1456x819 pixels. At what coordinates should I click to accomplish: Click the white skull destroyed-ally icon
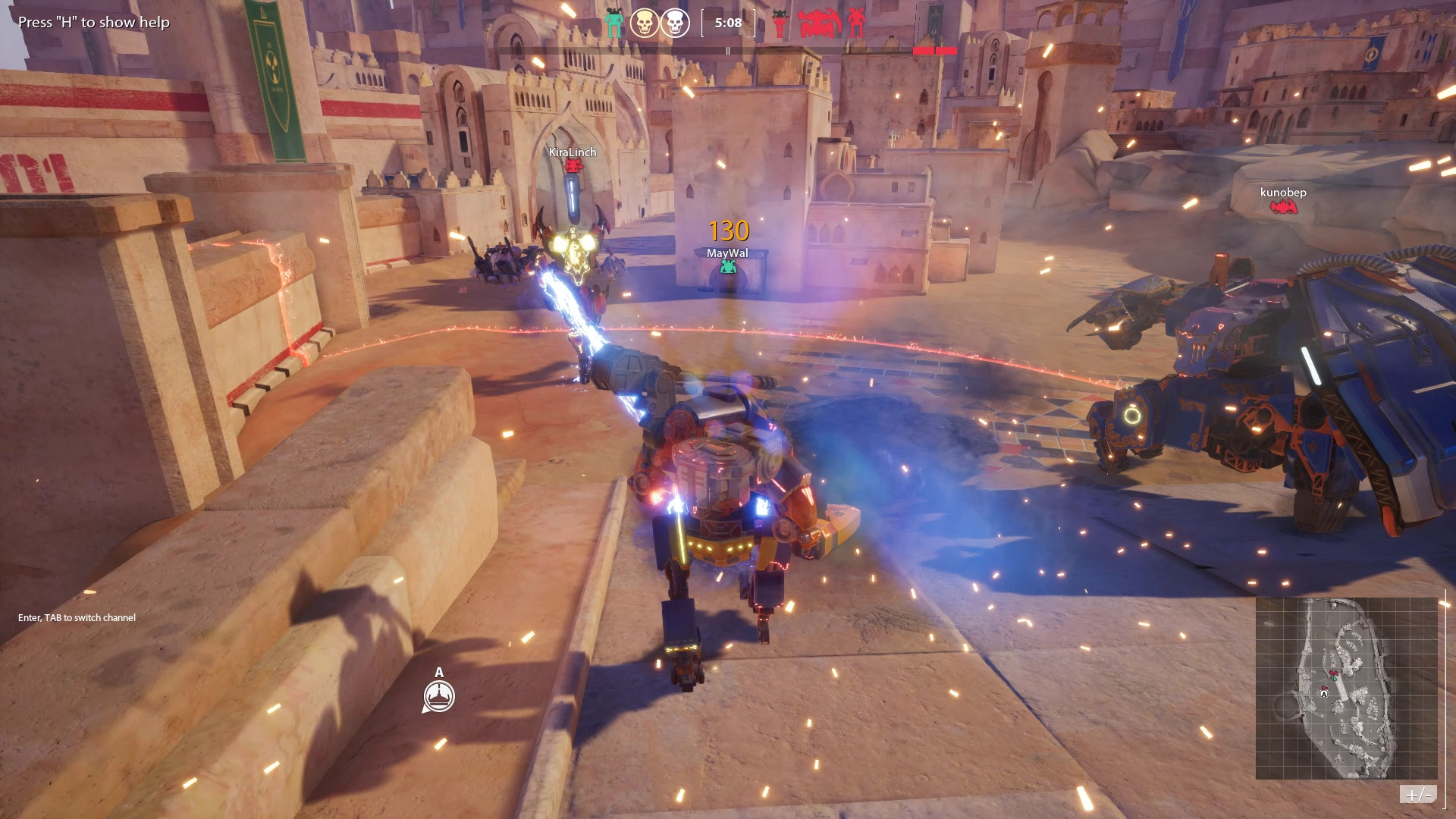(x=674, y=24)
